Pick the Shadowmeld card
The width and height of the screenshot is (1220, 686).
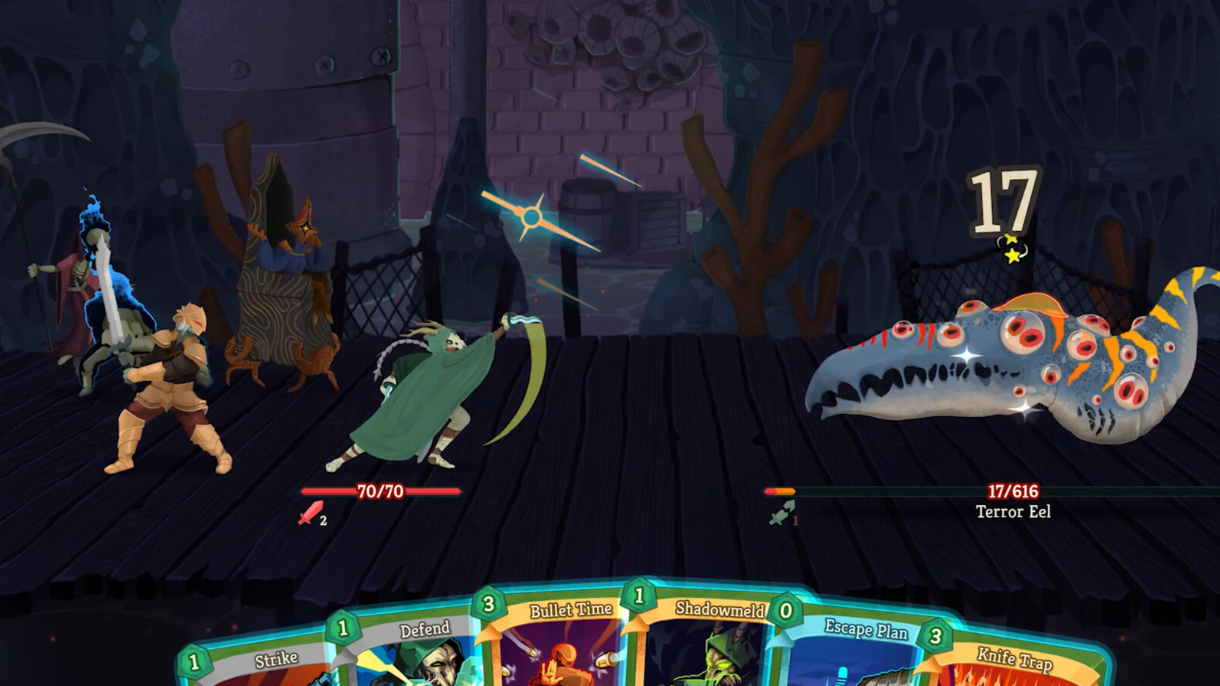[x=708, y=640]
